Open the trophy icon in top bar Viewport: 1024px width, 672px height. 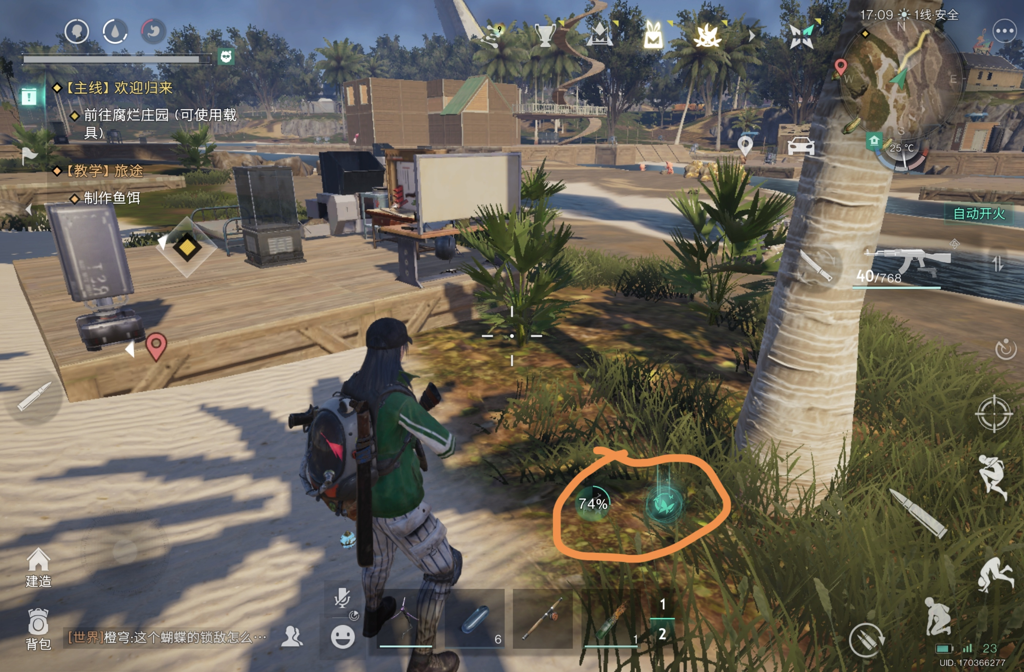[x=545, y=36]
